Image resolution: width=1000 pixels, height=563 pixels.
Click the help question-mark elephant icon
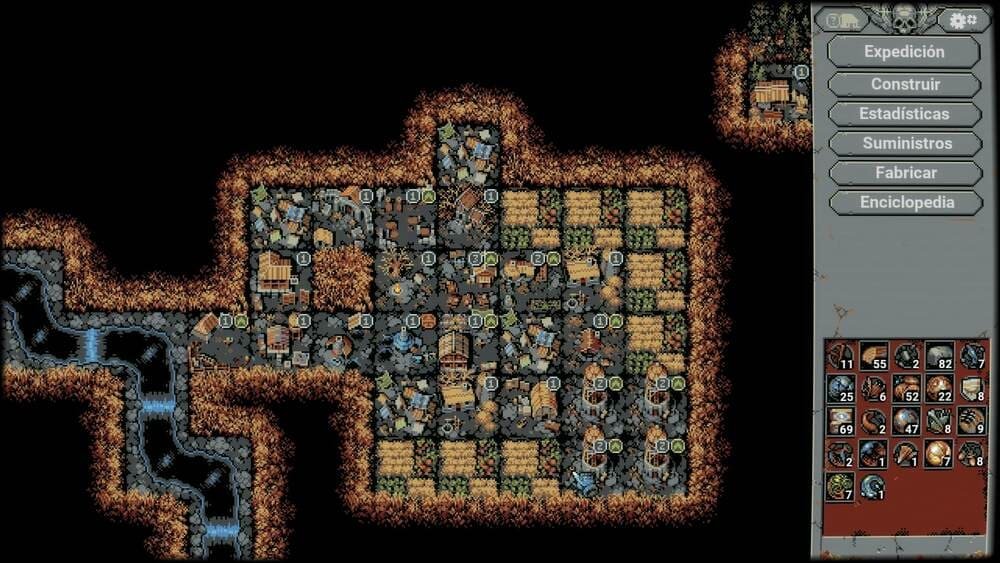pyautogui.click(x=840, y=20)
